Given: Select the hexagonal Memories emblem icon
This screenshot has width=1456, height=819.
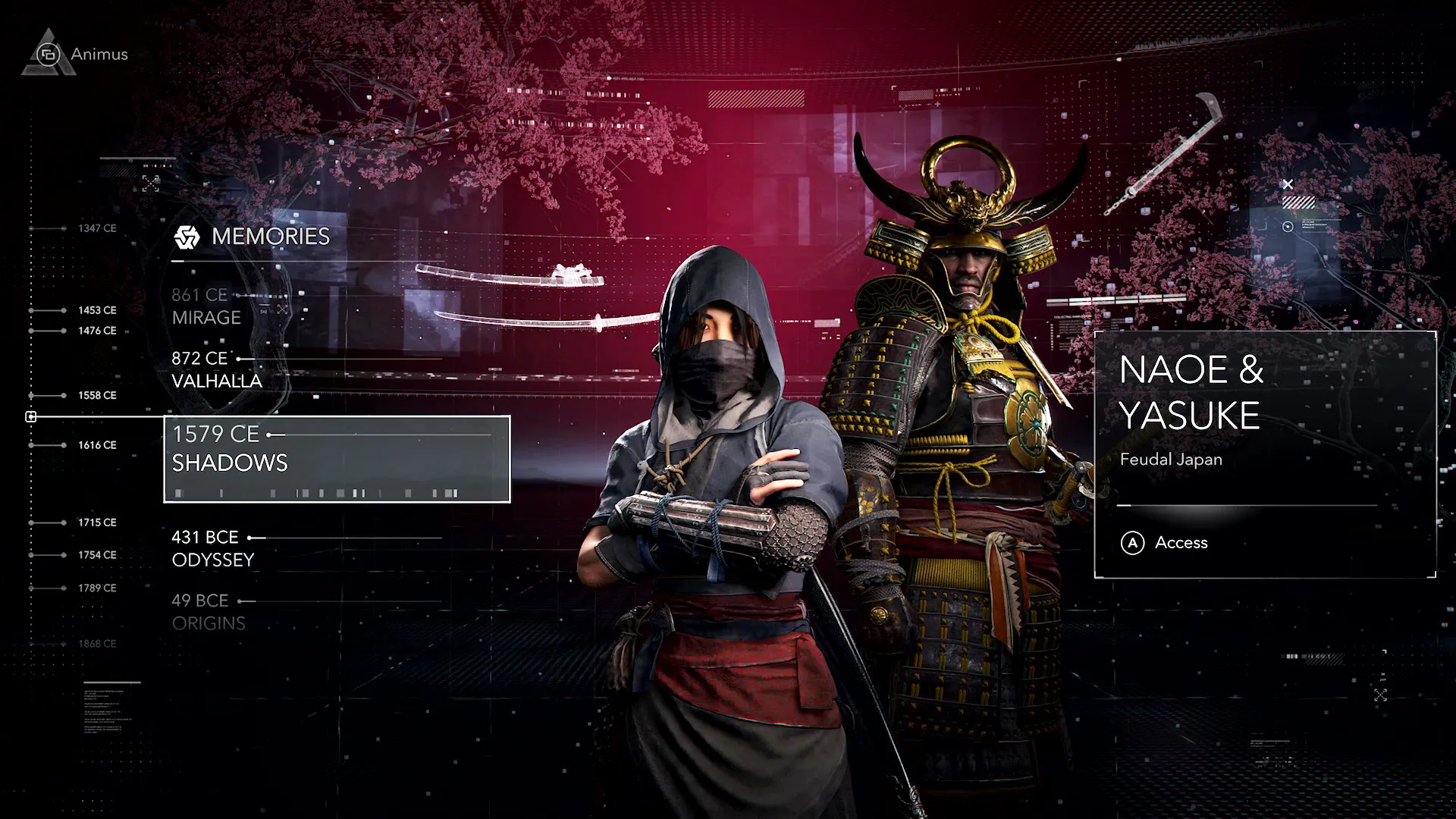Looking at the screenshot, I should (x=186, y=237).
